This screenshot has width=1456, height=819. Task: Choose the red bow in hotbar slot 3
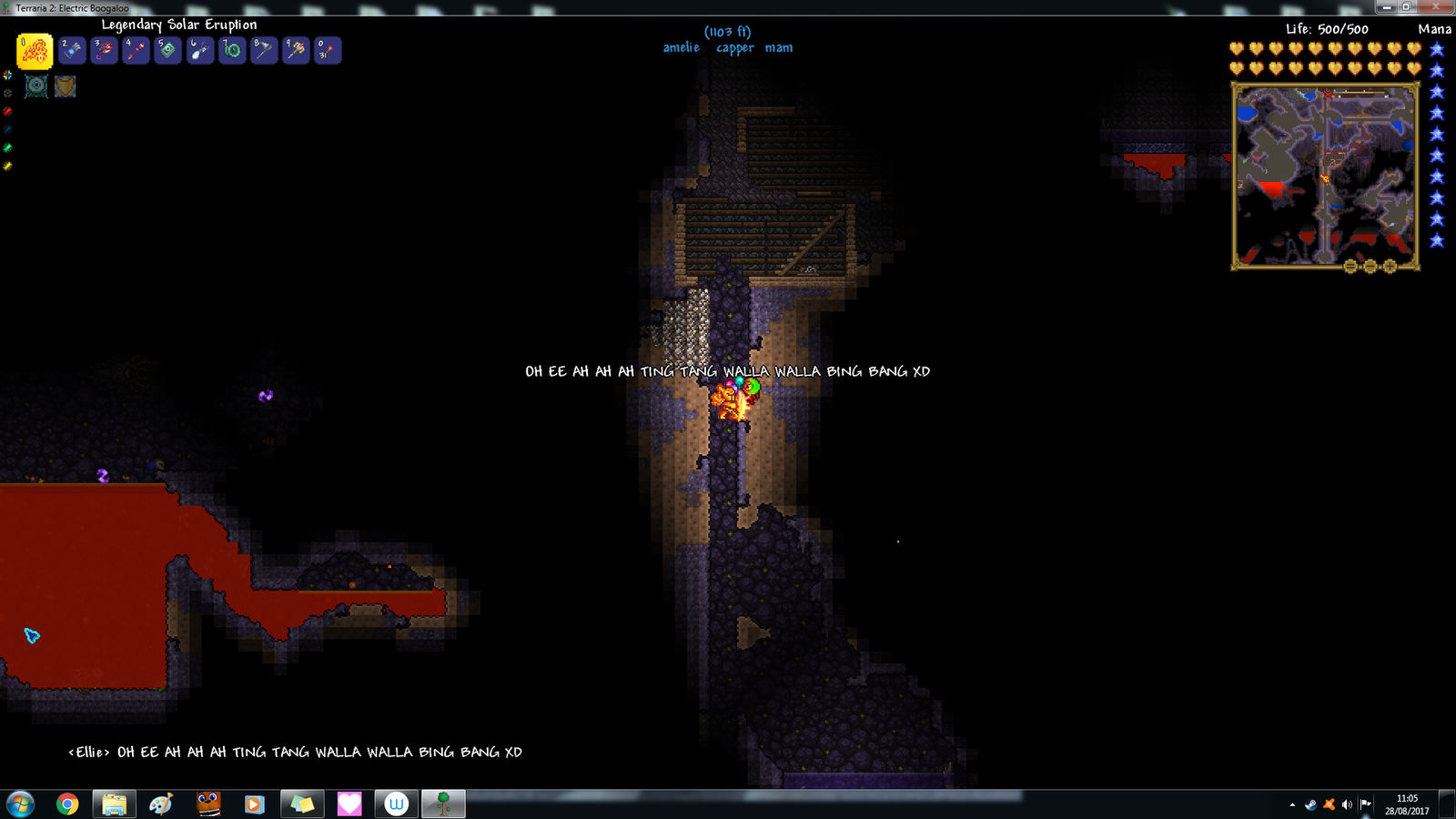click(x=104, y=50)
